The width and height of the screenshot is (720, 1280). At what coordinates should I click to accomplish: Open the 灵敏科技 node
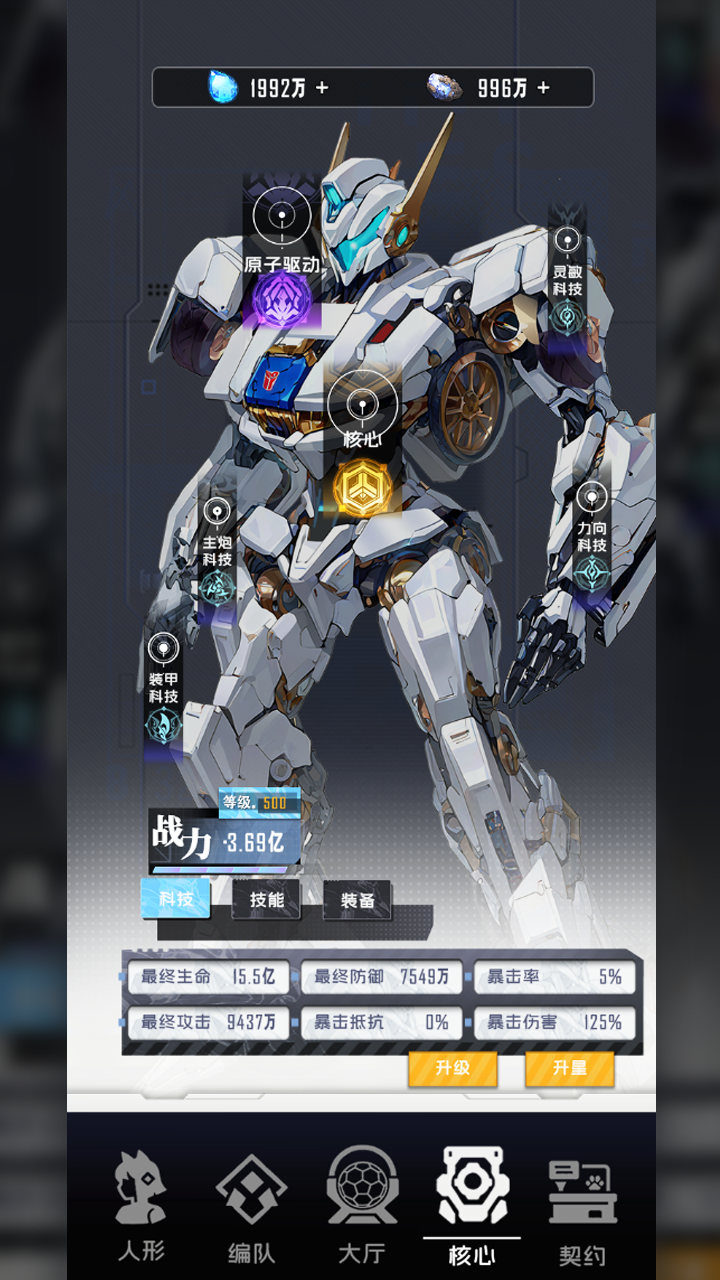pos(567,315)
